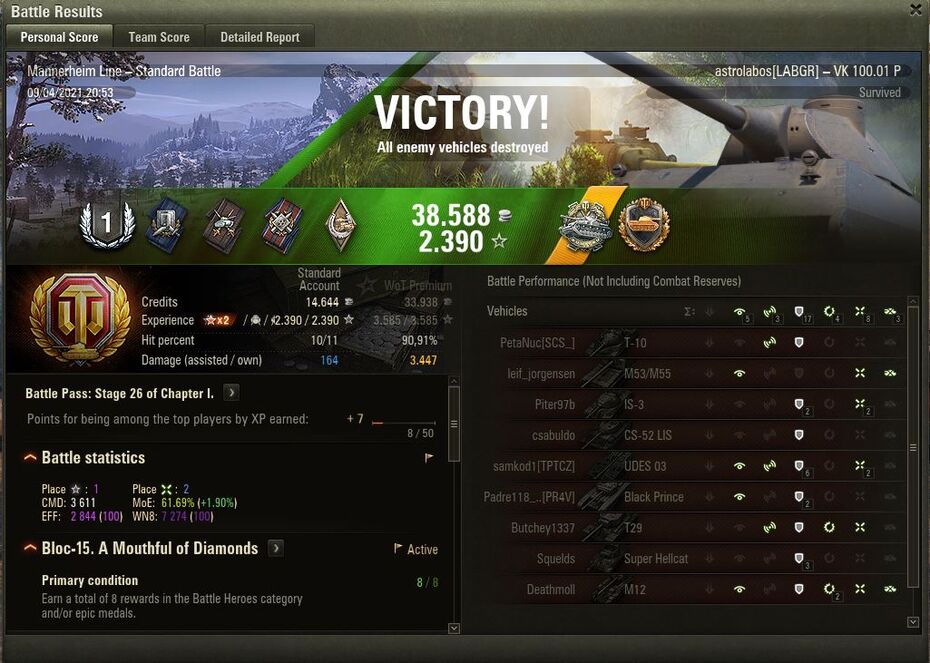Screen dimensions: 930x663
Task: Click the large World of Tanks emblem medal
Action: 78,318
